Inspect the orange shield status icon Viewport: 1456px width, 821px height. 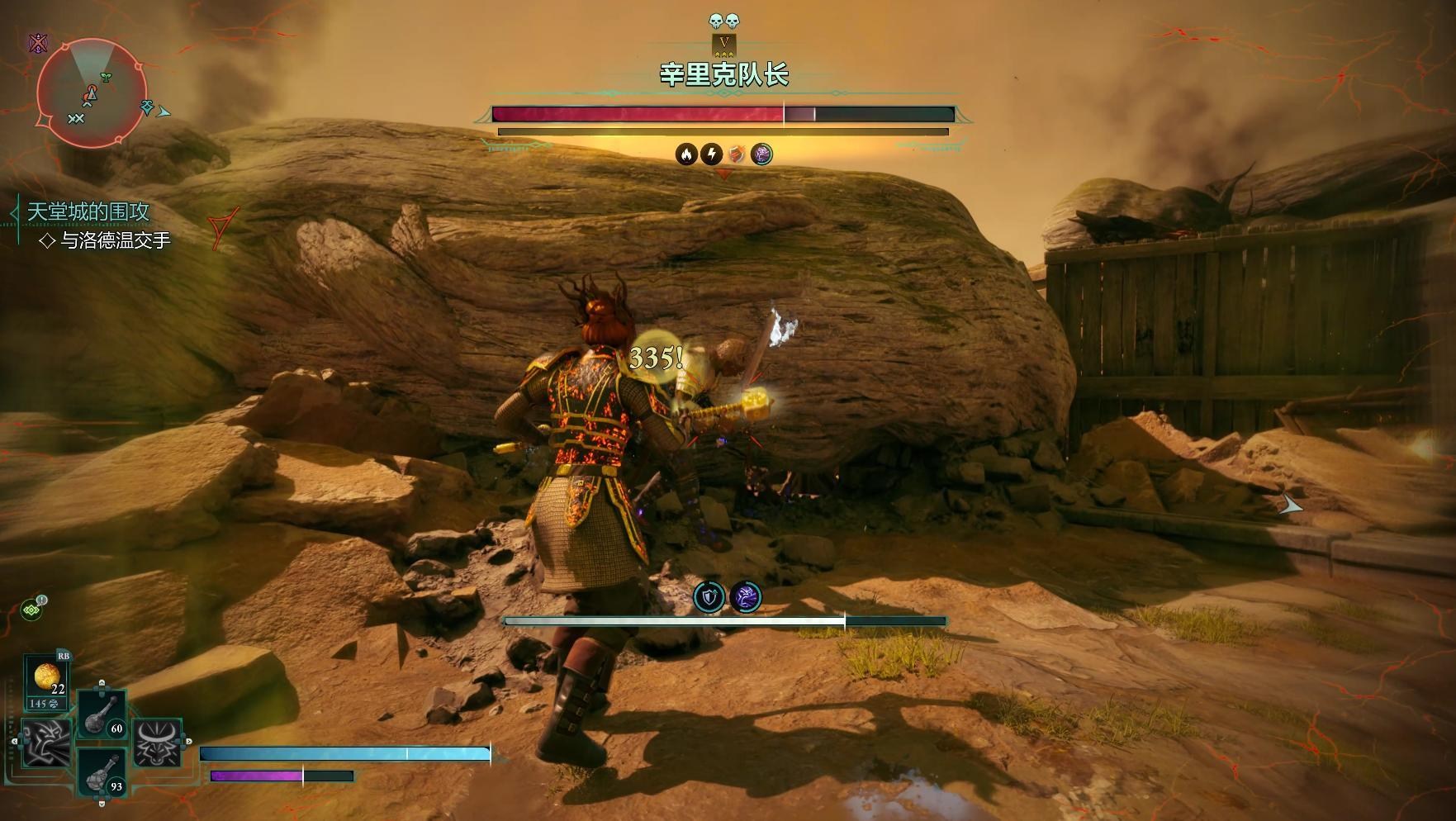[x=736, y=154]
